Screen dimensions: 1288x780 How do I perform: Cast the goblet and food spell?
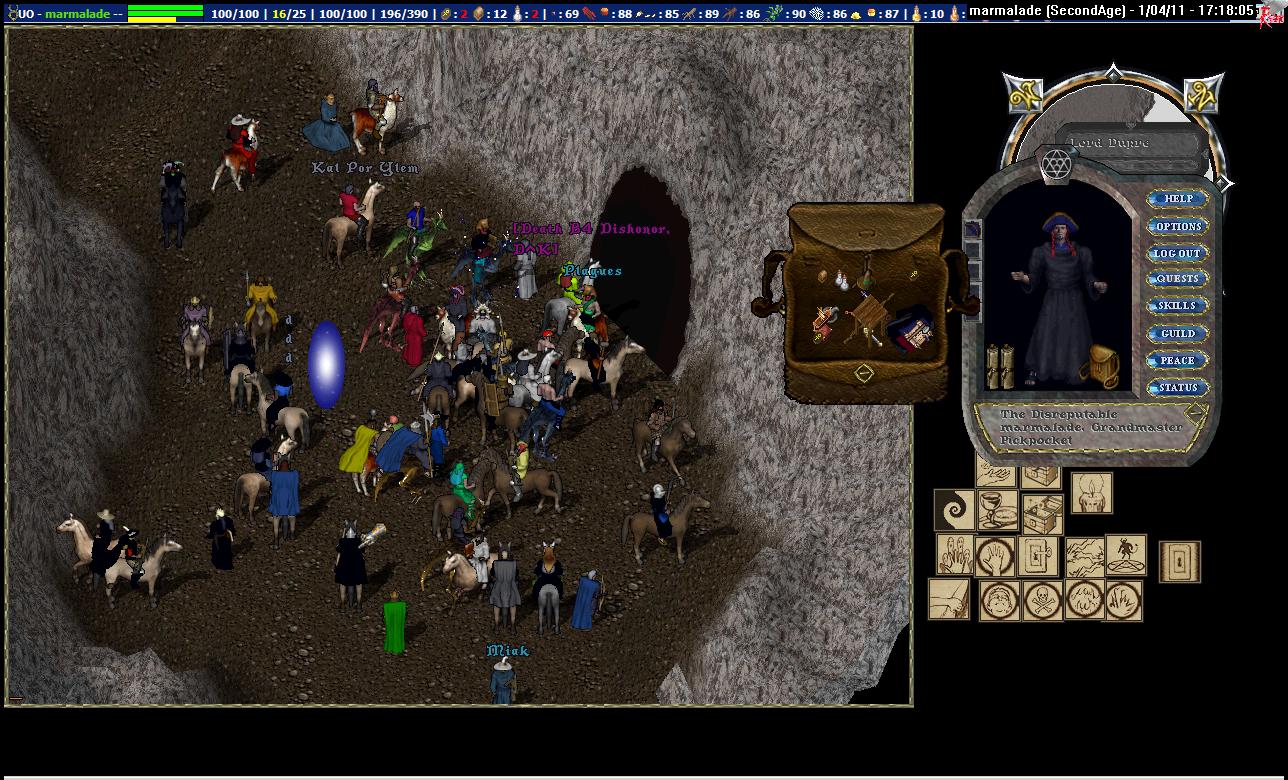tap(997, 511)
